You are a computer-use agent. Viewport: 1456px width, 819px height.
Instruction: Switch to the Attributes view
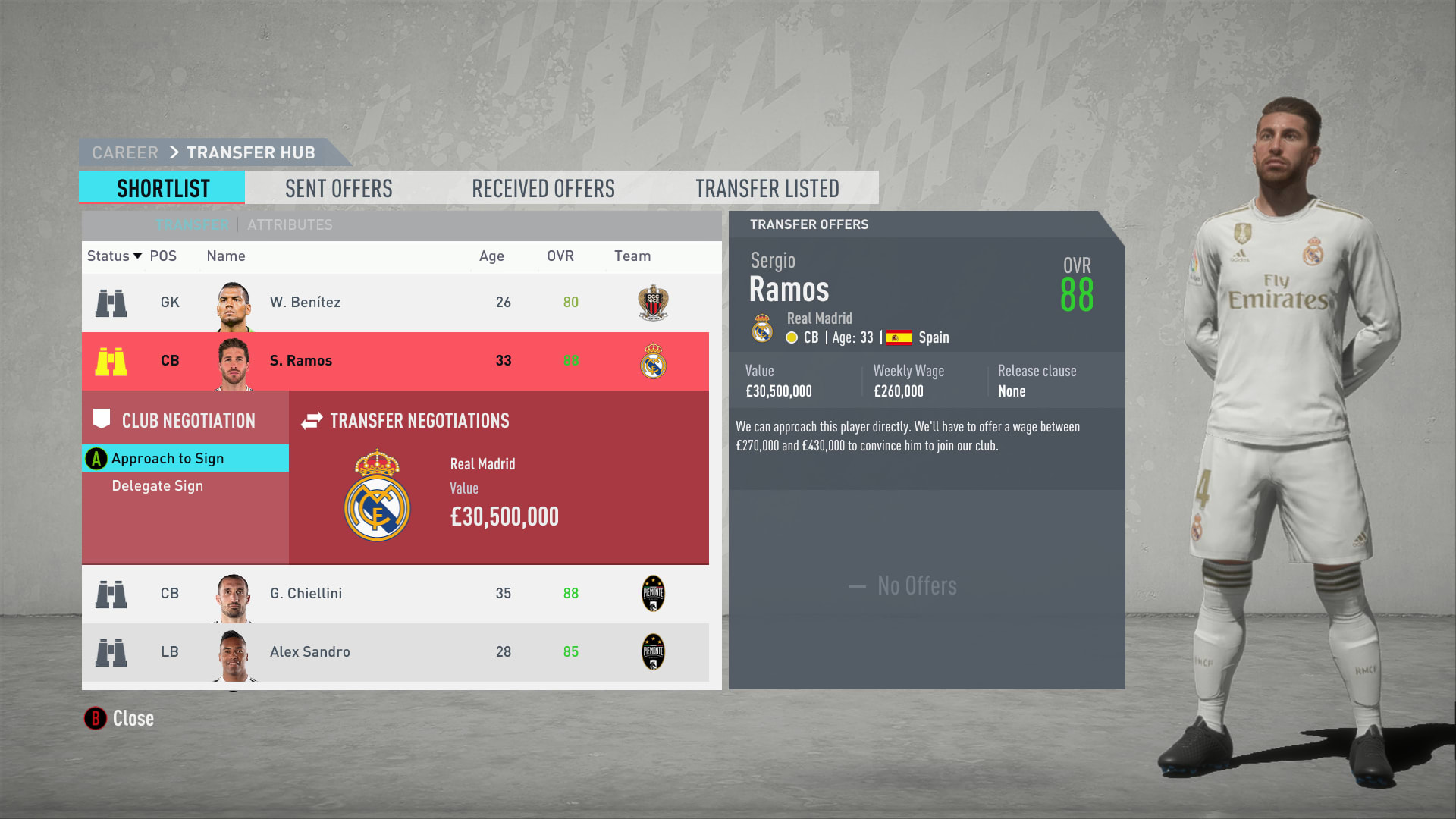290,225
